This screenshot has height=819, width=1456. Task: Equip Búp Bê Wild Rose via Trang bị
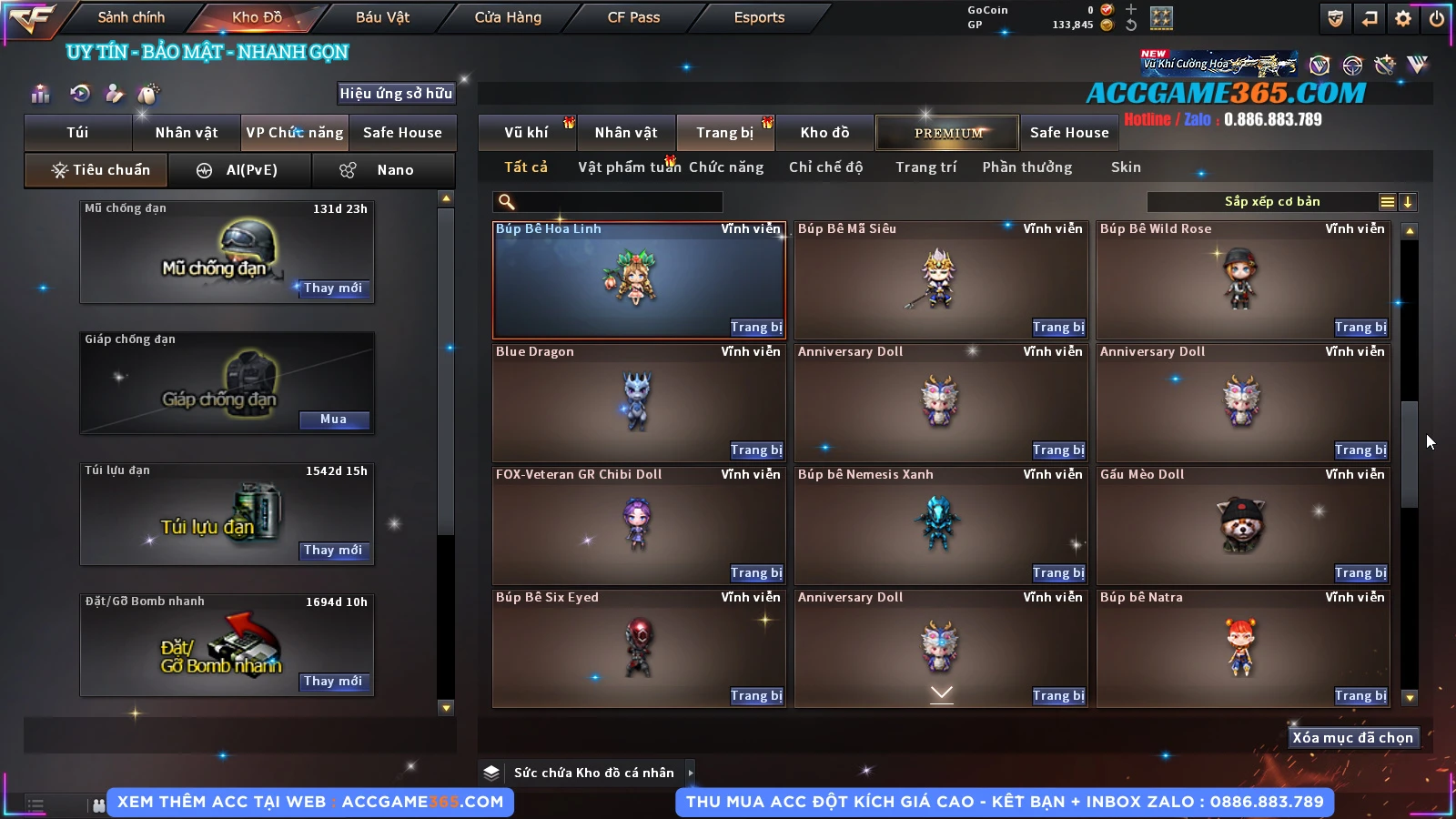pyautogui.click(x=1360, y=328)
